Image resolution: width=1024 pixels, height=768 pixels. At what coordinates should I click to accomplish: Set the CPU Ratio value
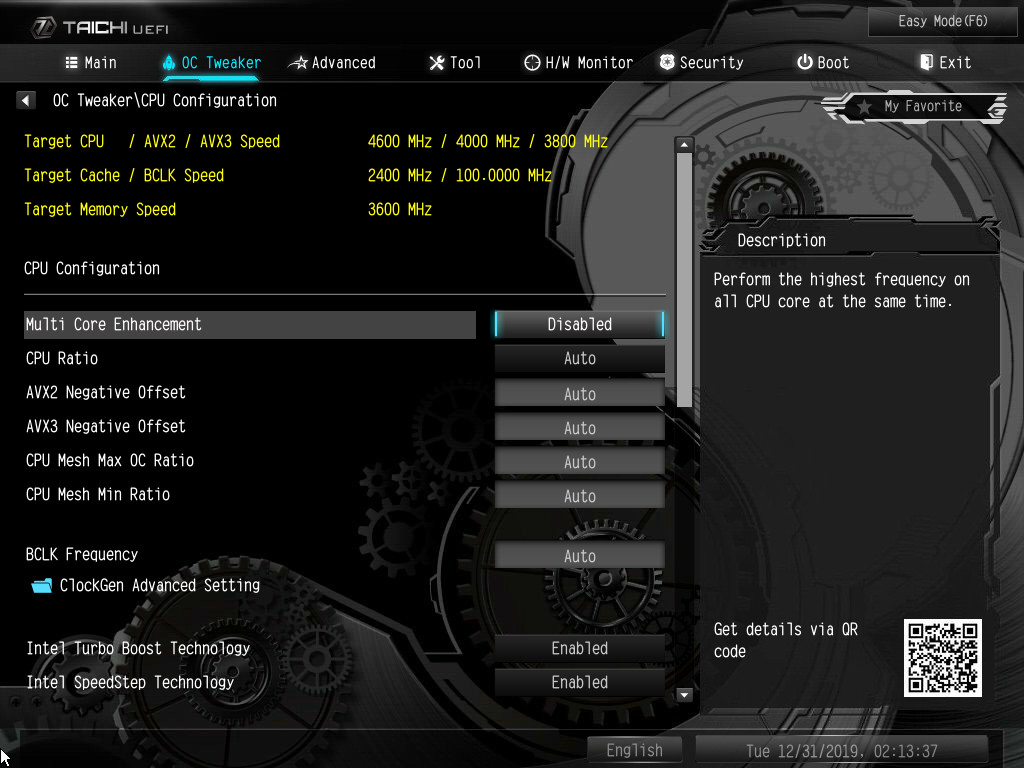[x=579, y=358]
